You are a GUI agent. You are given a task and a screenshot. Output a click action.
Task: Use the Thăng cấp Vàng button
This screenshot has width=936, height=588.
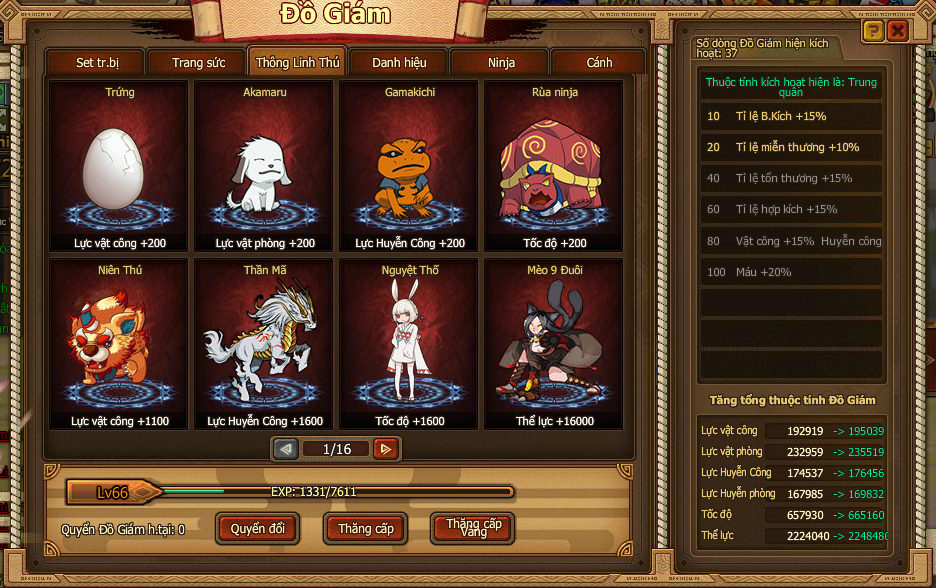coord(473,528)
